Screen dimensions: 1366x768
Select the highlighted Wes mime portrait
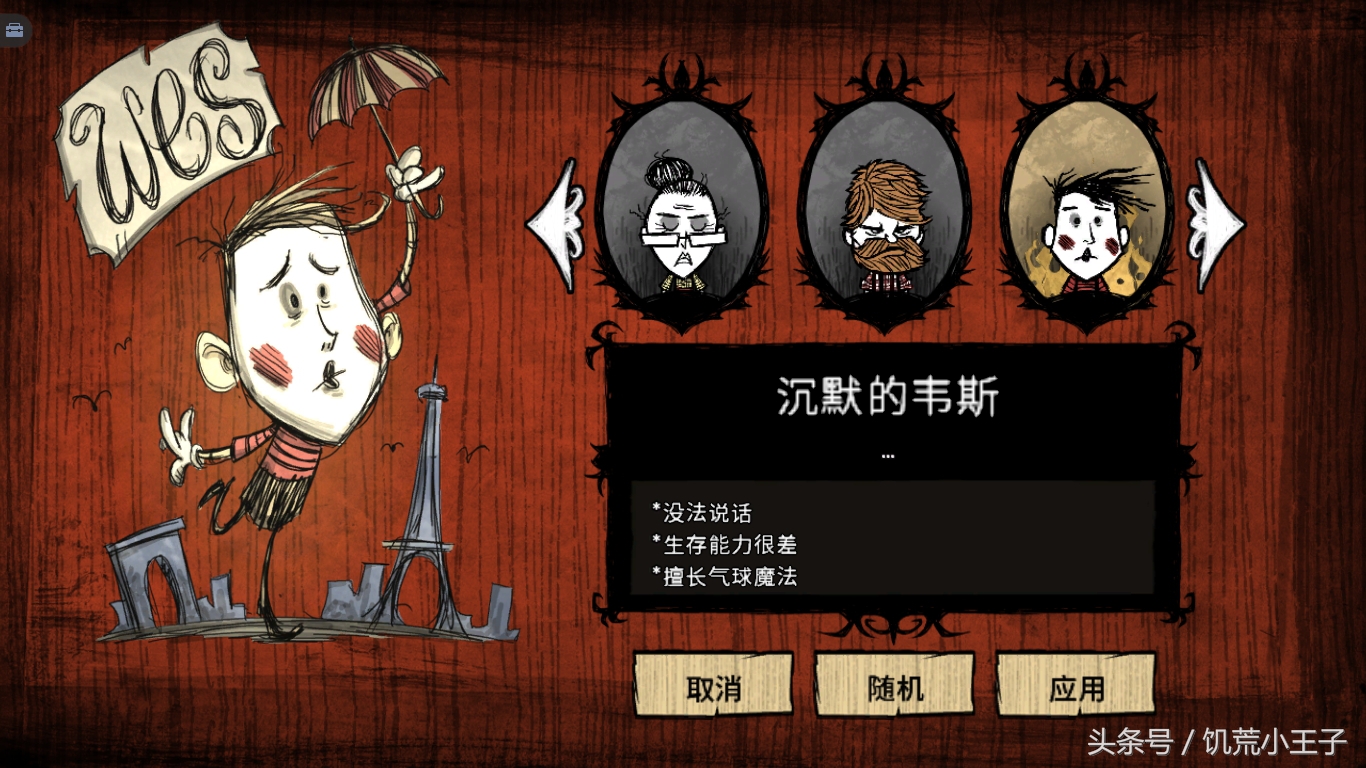1086,218
